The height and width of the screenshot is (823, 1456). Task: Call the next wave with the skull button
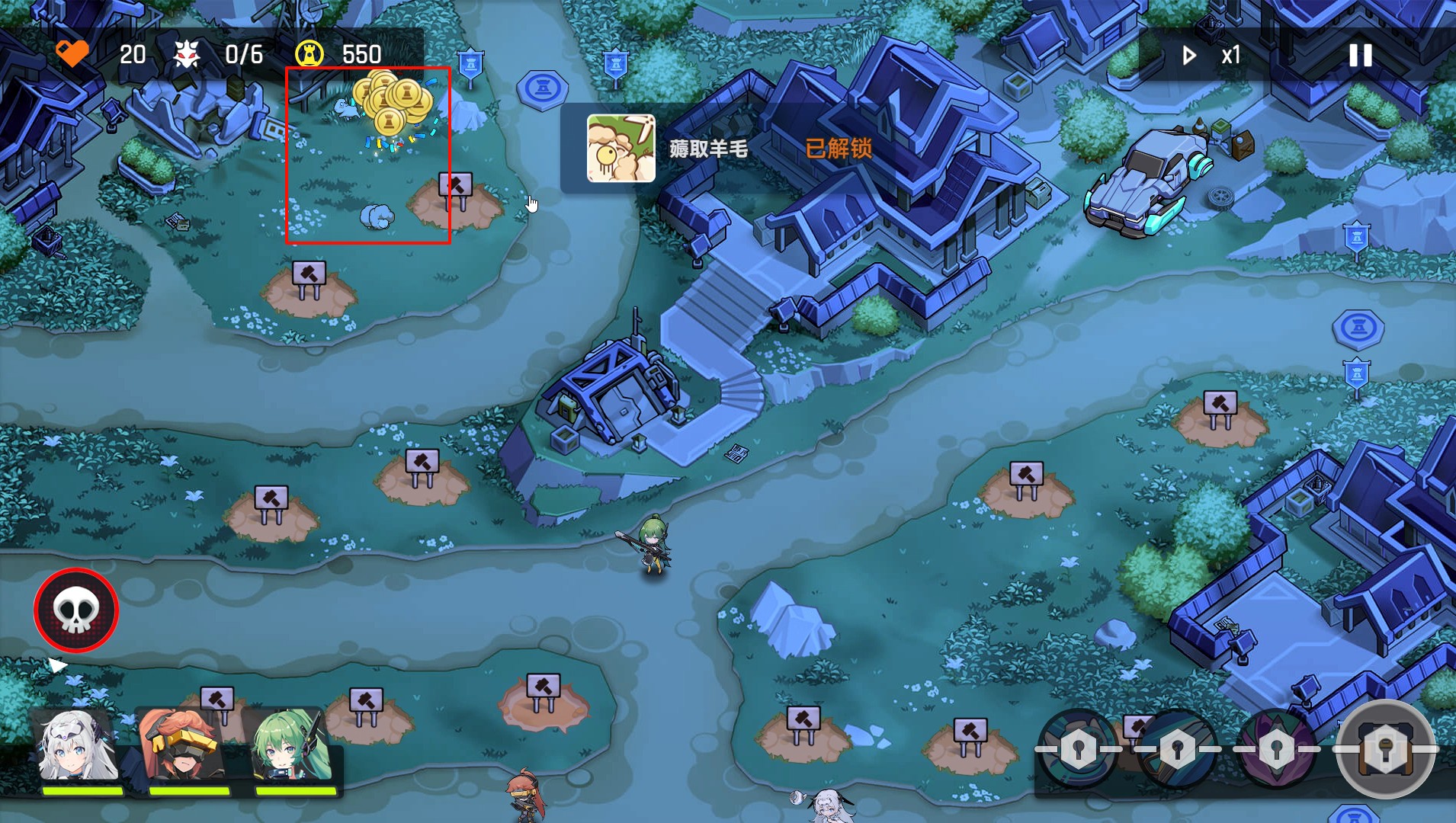(75, 610)
